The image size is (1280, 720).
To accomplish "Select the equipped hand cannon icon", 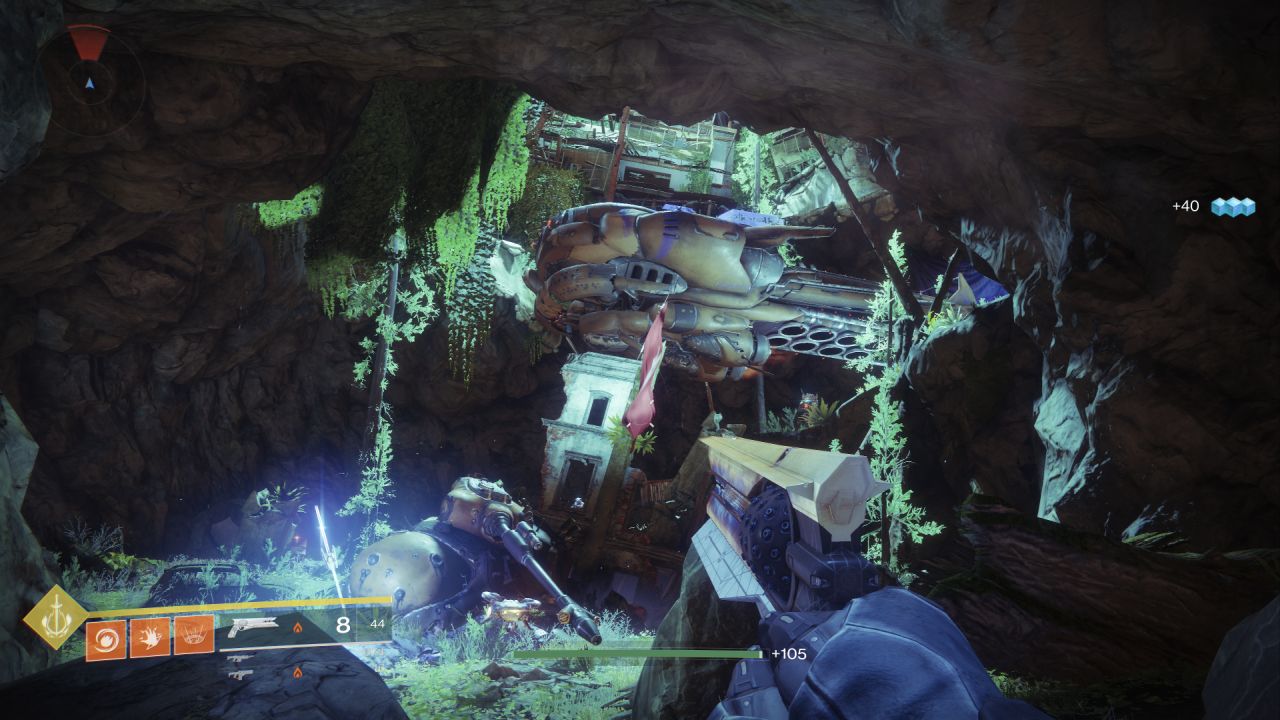I will 254,628.
